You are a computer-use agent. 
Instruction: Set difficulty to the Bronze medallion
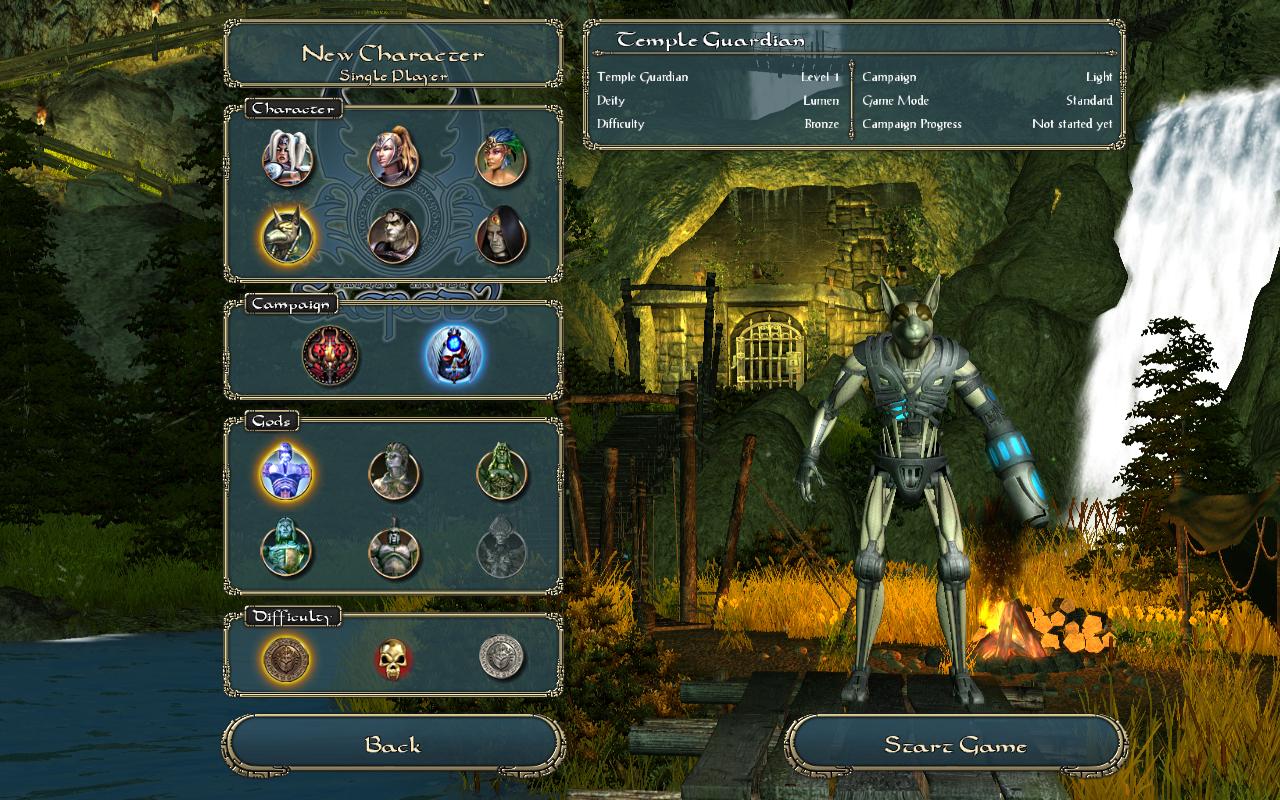coord(287,658)
